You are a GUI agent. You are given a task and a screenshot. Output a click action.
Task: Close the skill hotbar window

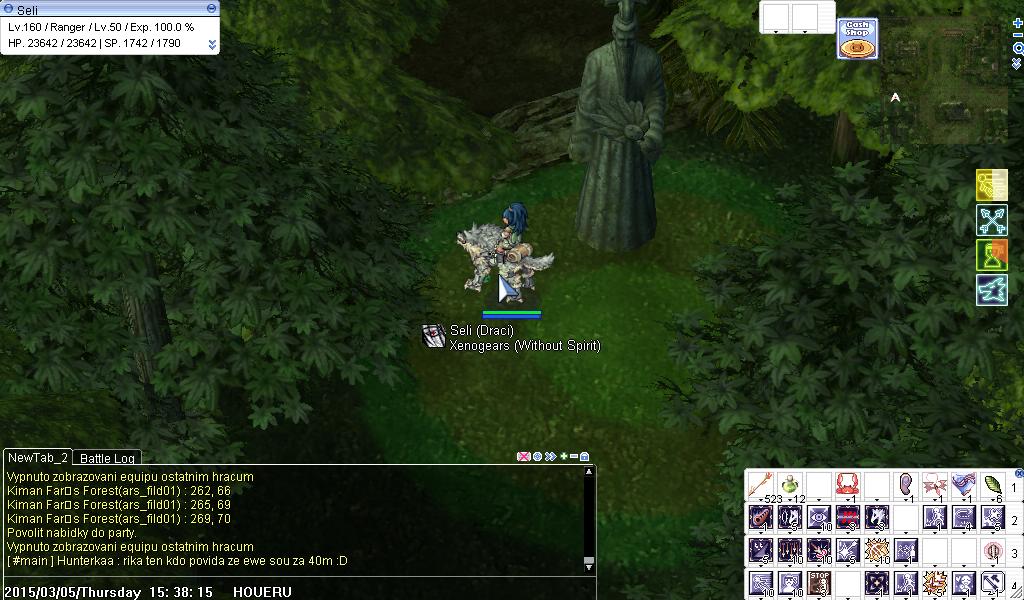[1019, 474]
